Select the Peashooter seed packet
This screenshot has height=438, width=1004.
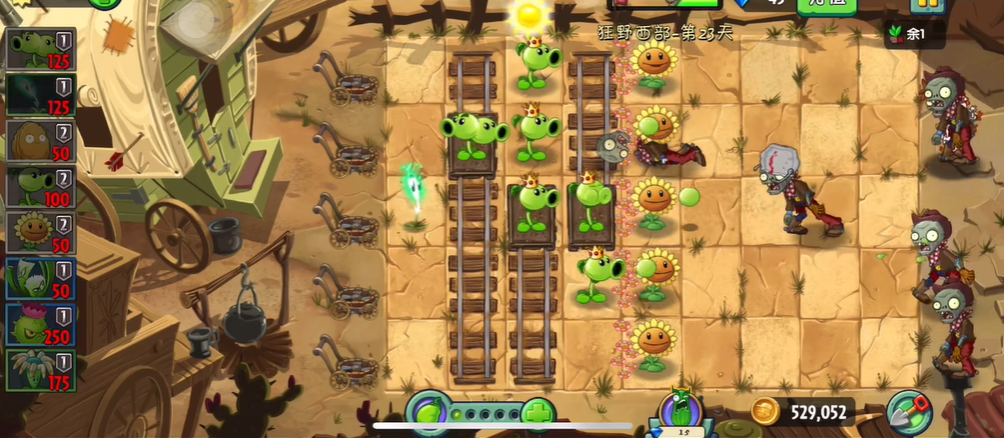40,49
